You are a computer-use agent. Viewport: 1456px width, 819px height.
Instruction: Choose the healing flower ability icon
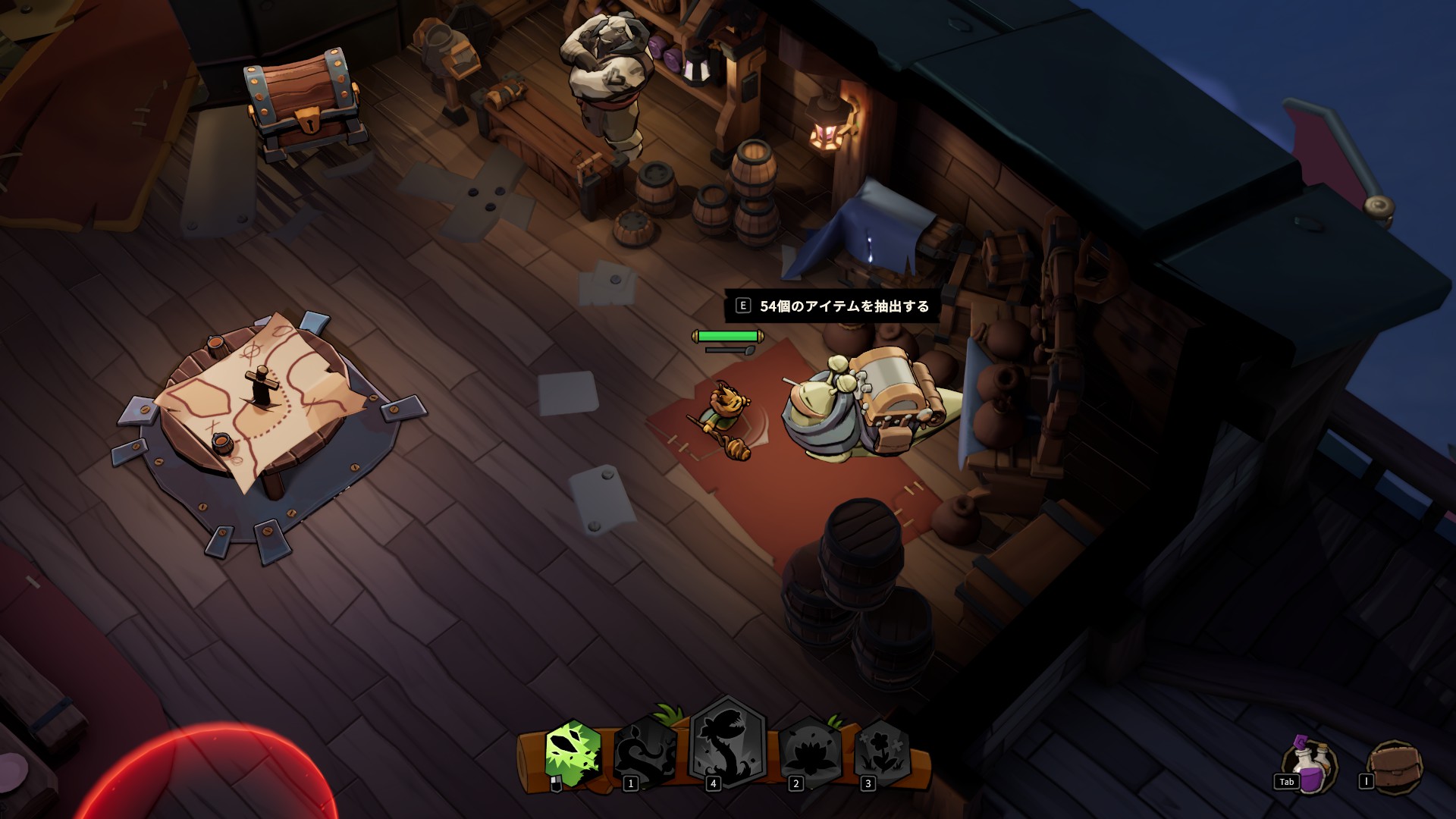882,751
